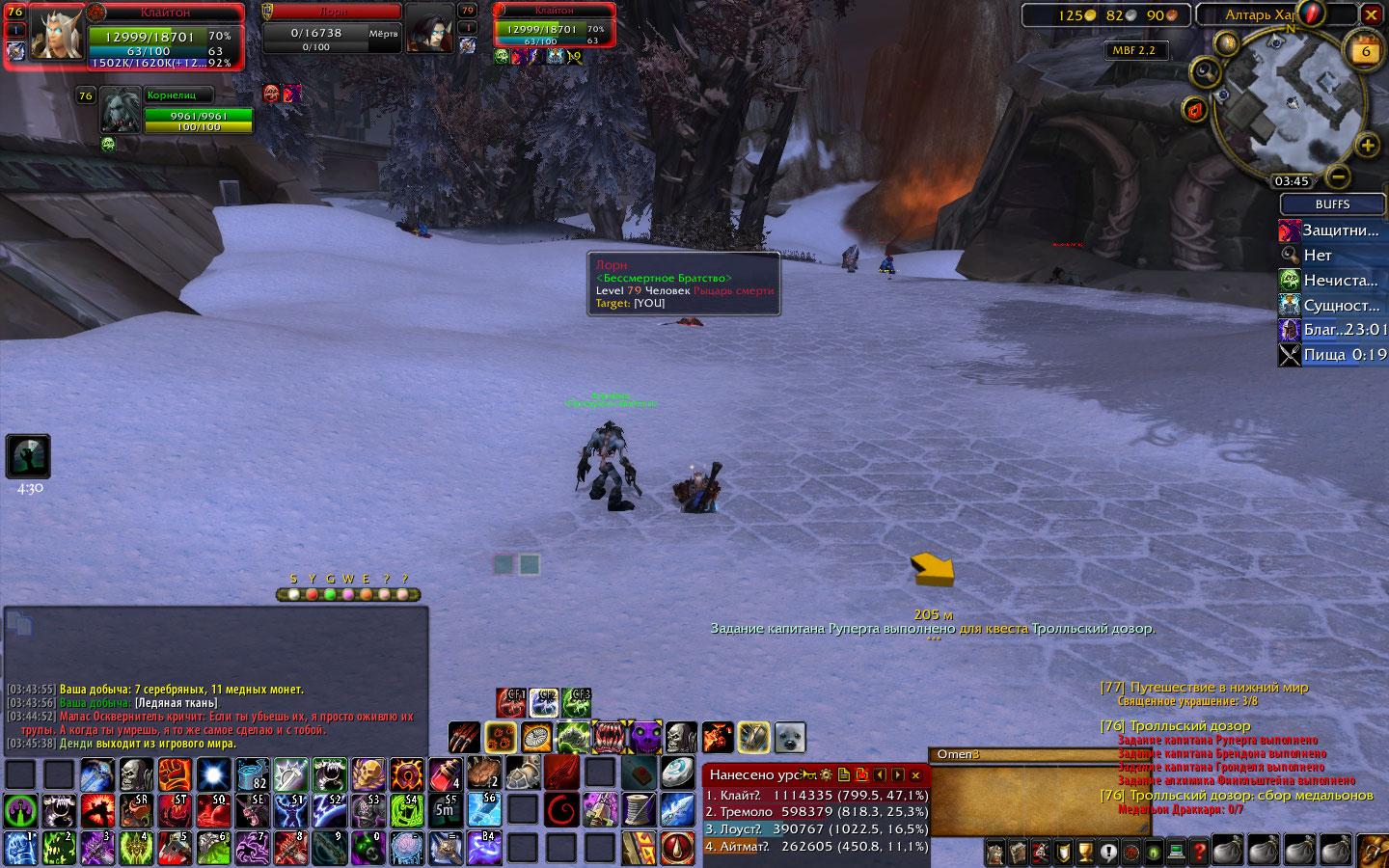Click the player portrait frame Клайтон
The height and width of the screenshot is (868, 1389).
(x=57, y=34)
